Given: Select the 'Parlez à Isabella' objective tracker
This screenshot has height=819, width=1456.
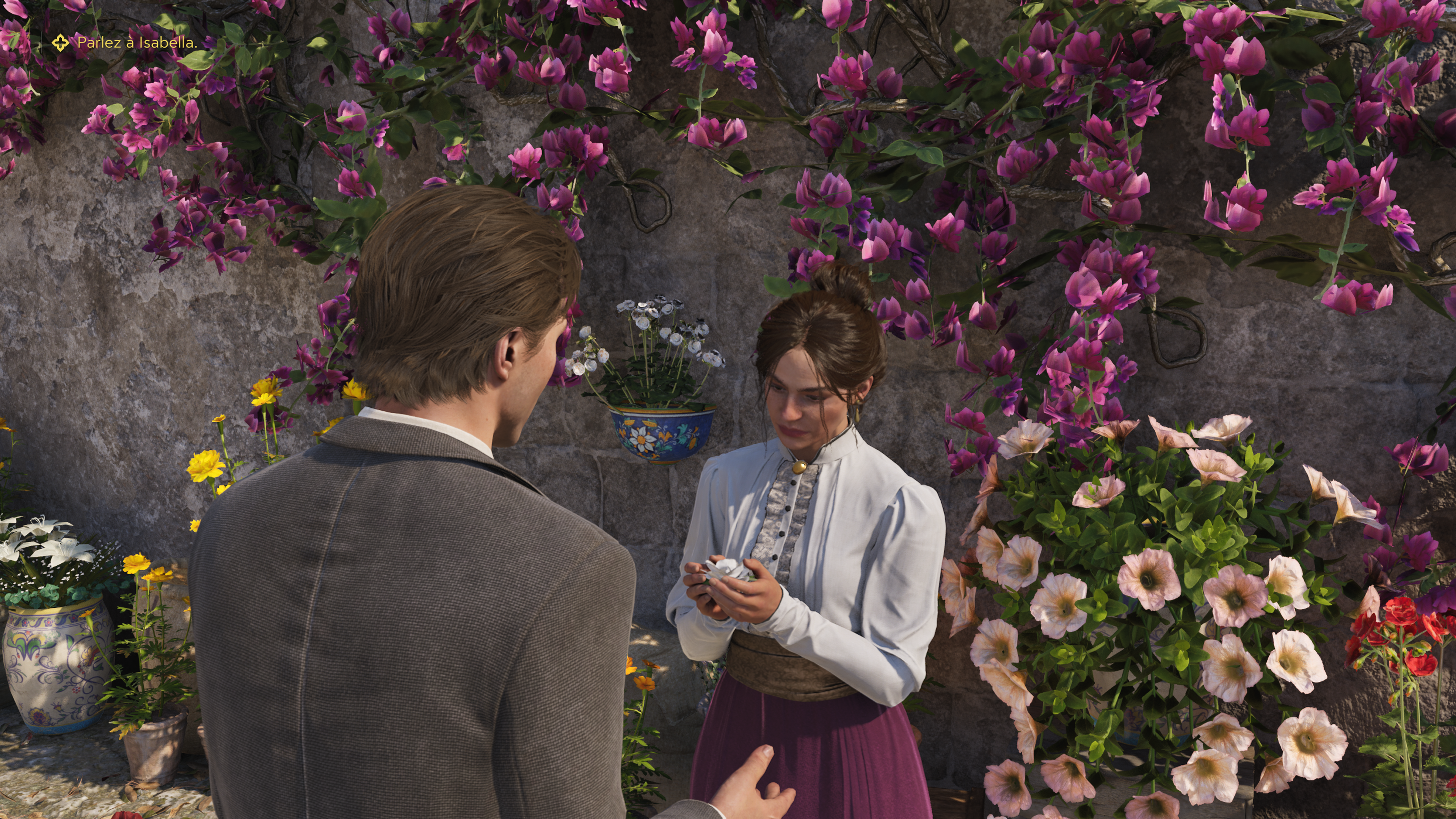Looking at the screenshot, I should click(x=137, y=42).
